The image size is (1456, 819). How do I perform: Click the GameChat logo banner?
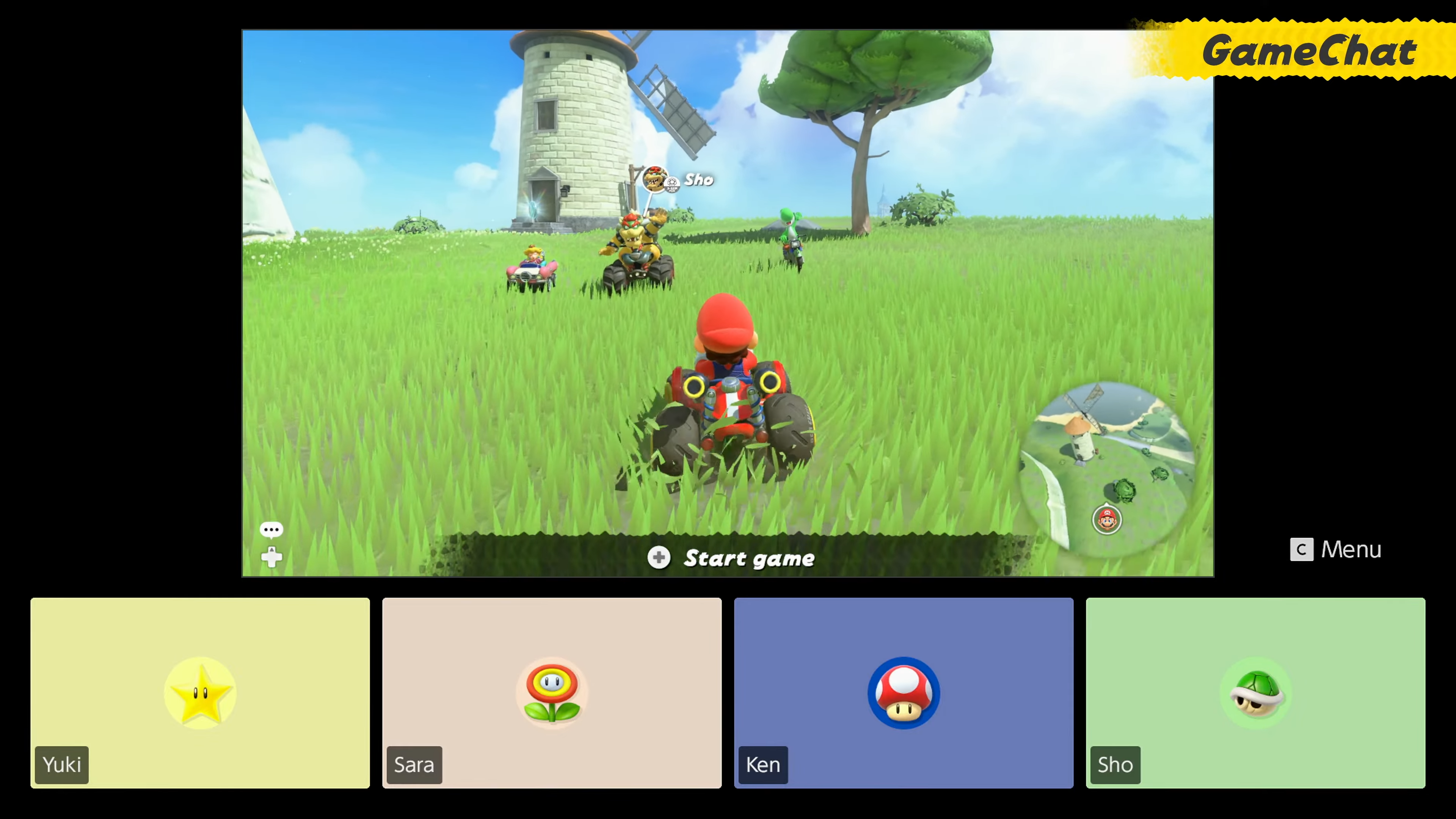(1309, 51)
